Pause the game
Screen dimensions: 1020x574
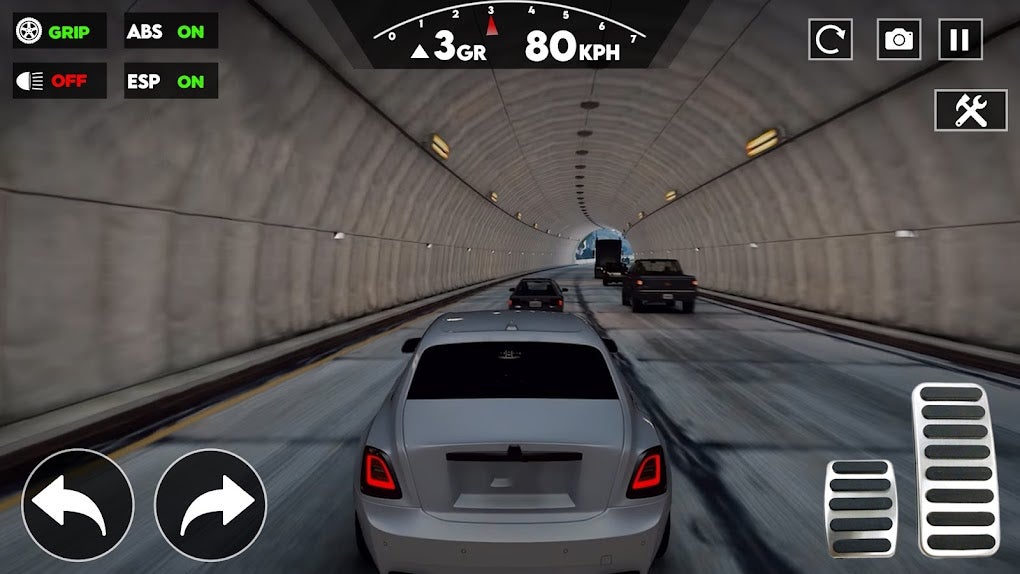pyautogui.click(x=960, y=39)
